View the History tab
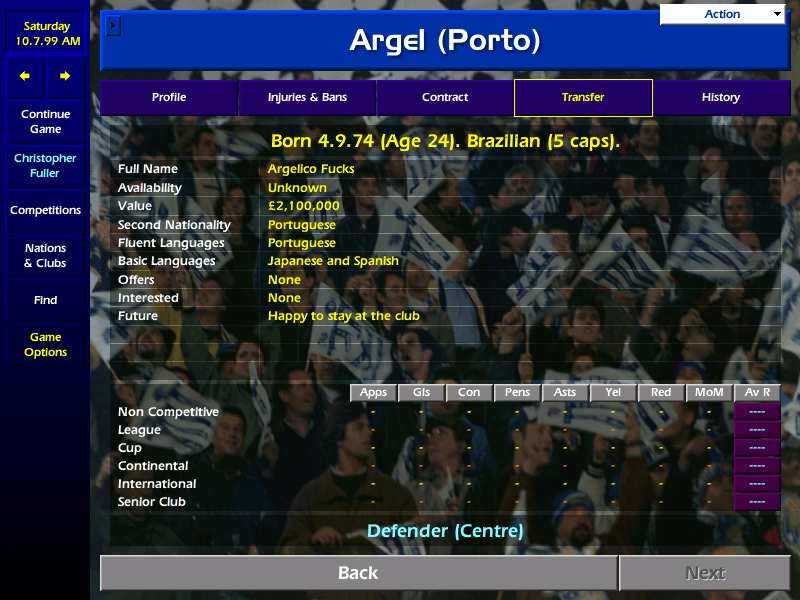The image size is (800, 600). pos(721,98)
